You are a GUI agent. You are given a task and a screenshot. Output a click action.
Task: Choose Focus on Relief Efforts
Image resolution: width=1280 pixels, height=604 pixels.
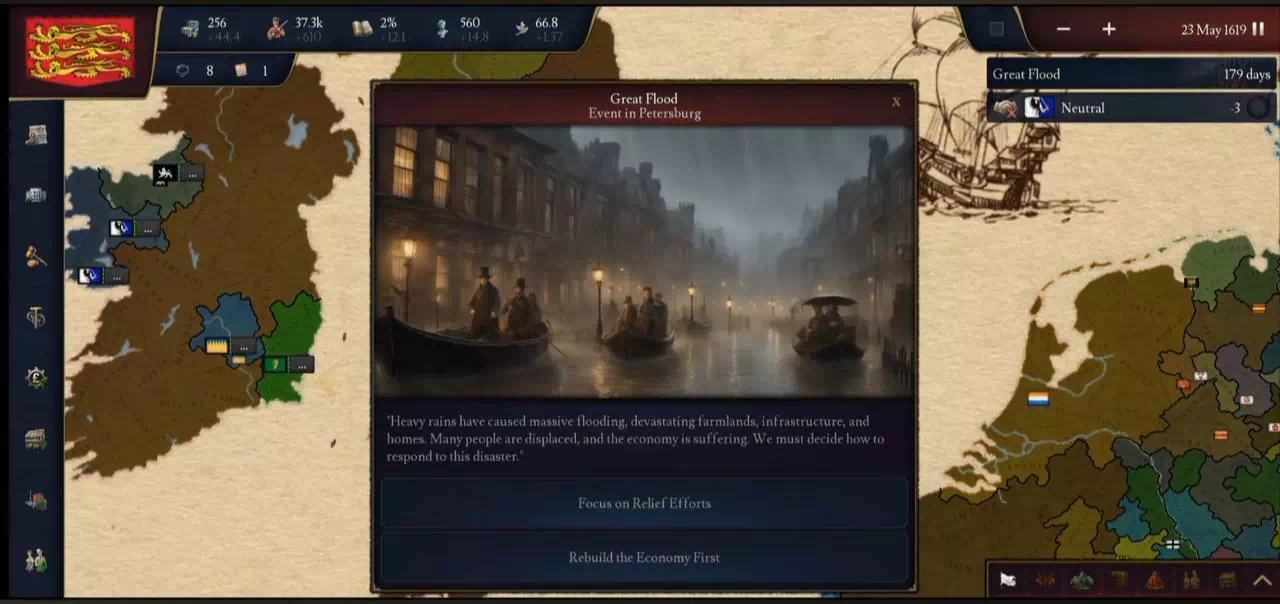point(644,503)
